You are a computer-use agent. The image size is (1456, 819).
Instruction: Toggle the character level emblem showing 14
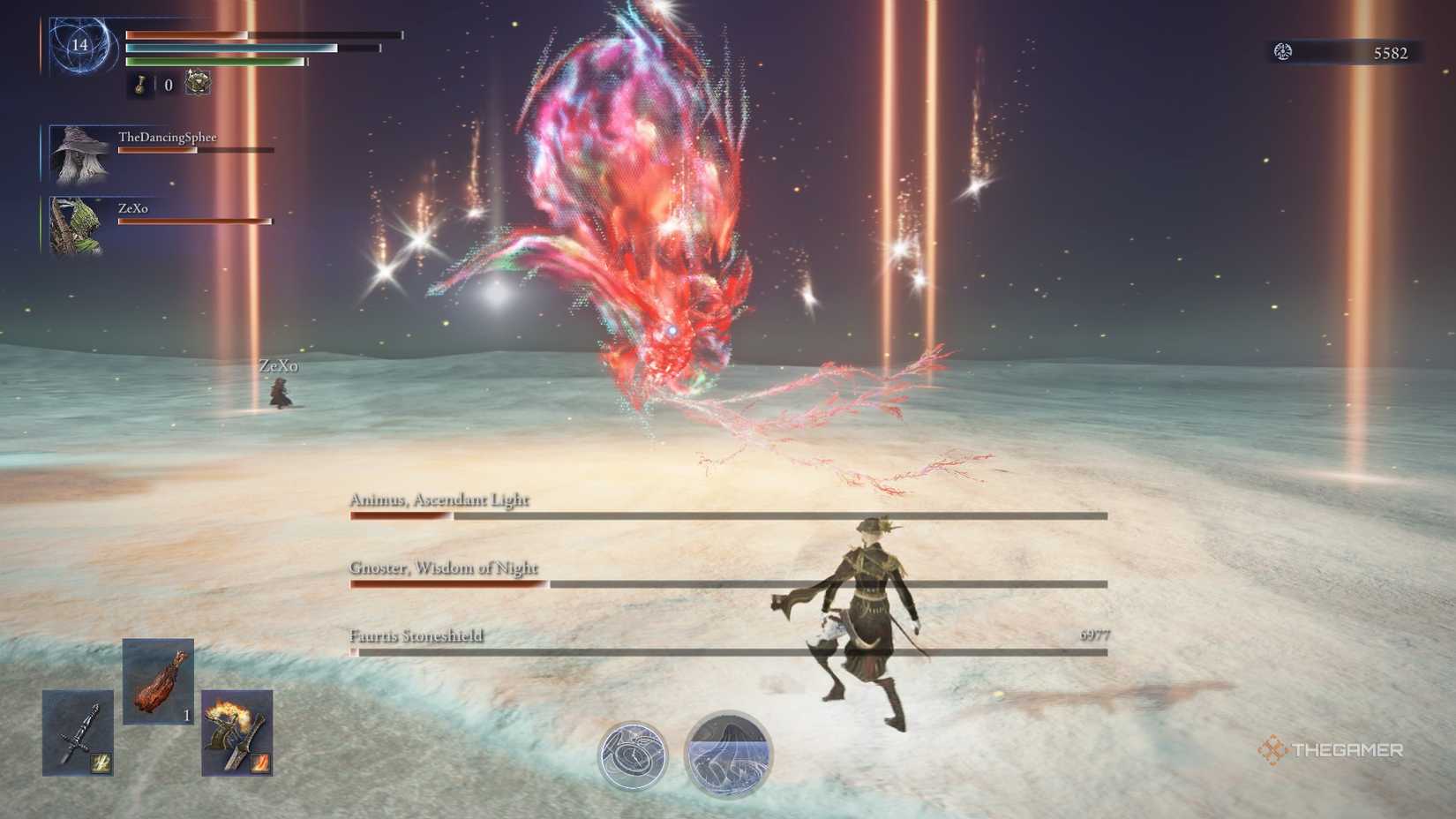[x=78, y=46]
